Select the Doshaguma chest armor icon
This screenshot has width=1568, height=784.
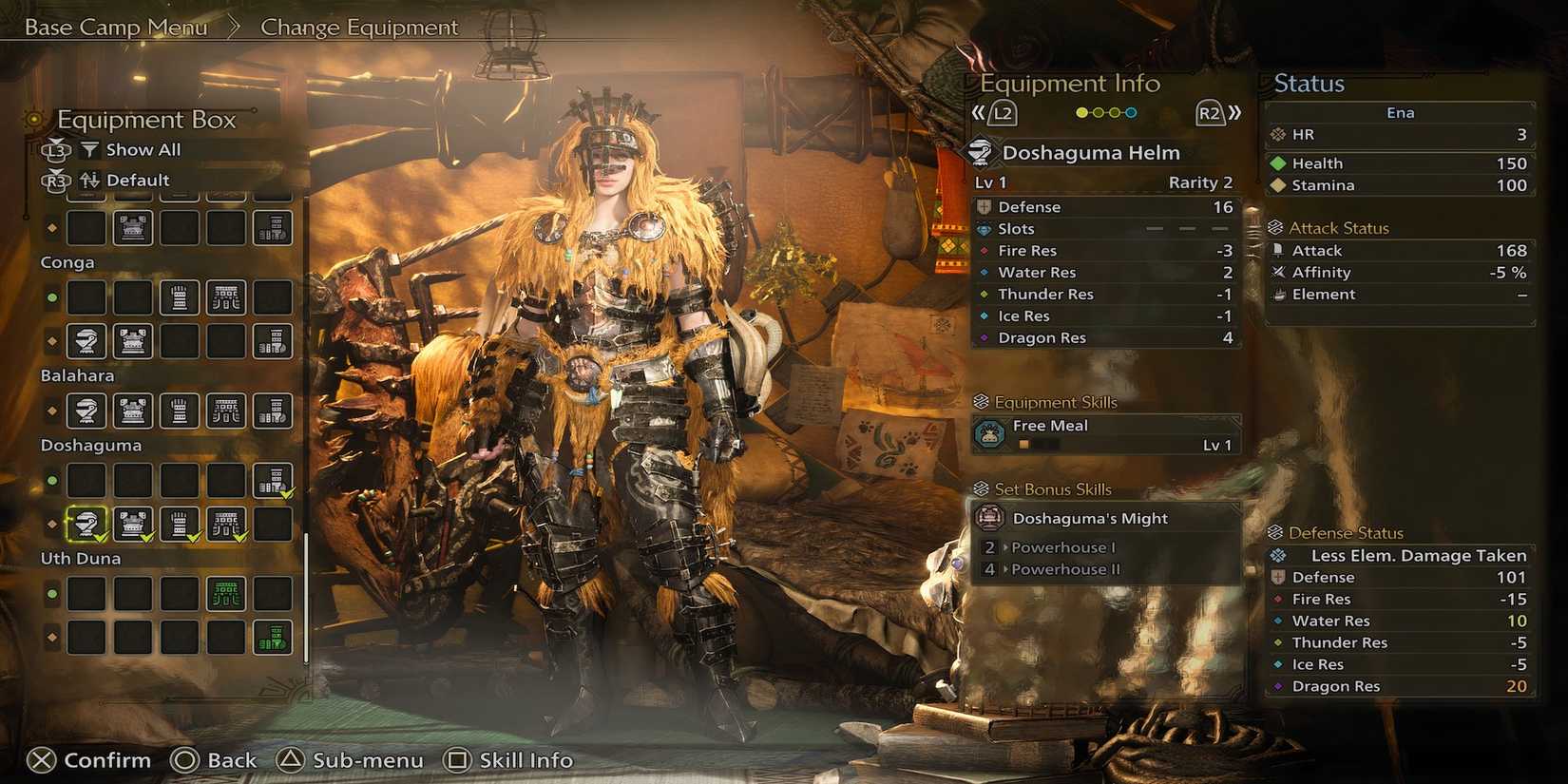click(x=132, y=524)
